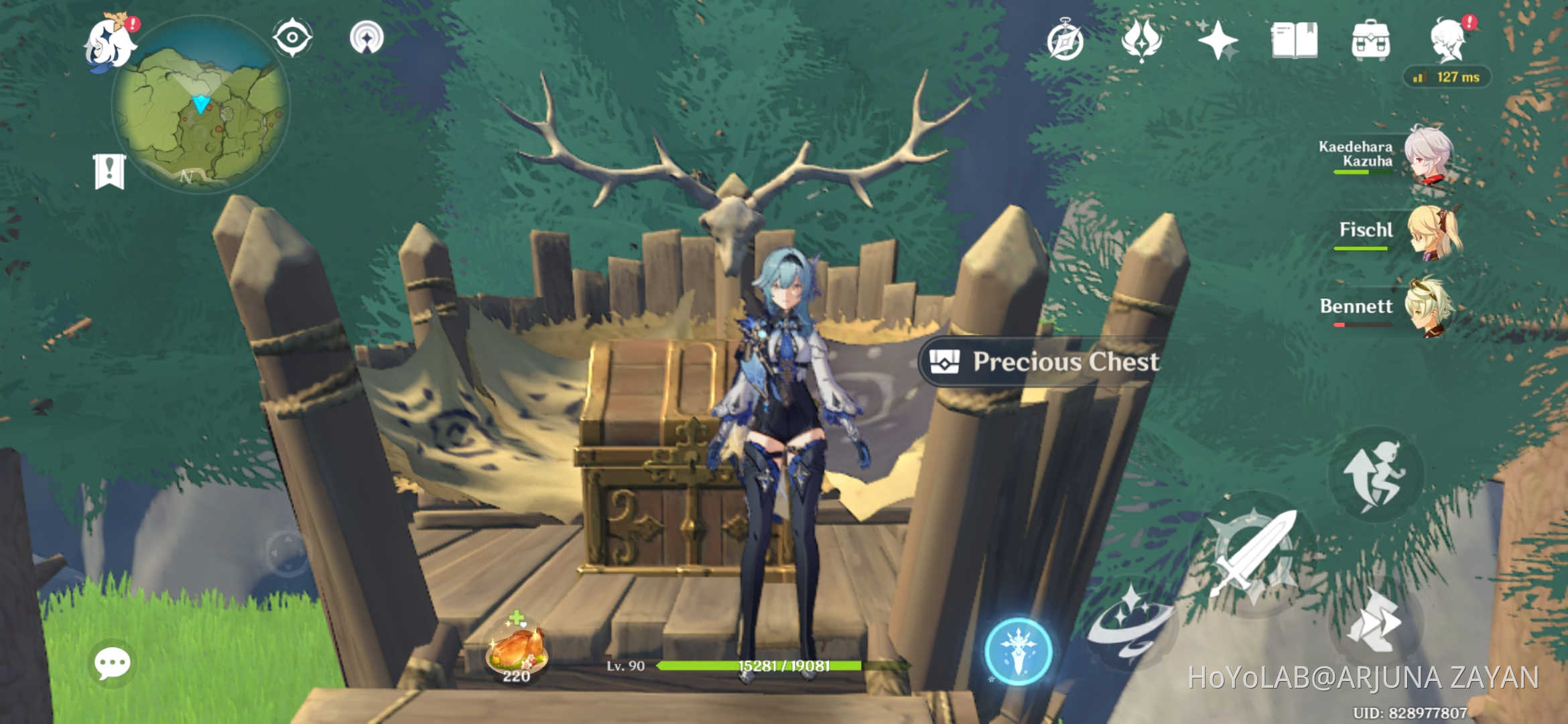Tap the compass recenter icon beside minimap
This screenshot has width=1568, height=724.
coord(291,39)
